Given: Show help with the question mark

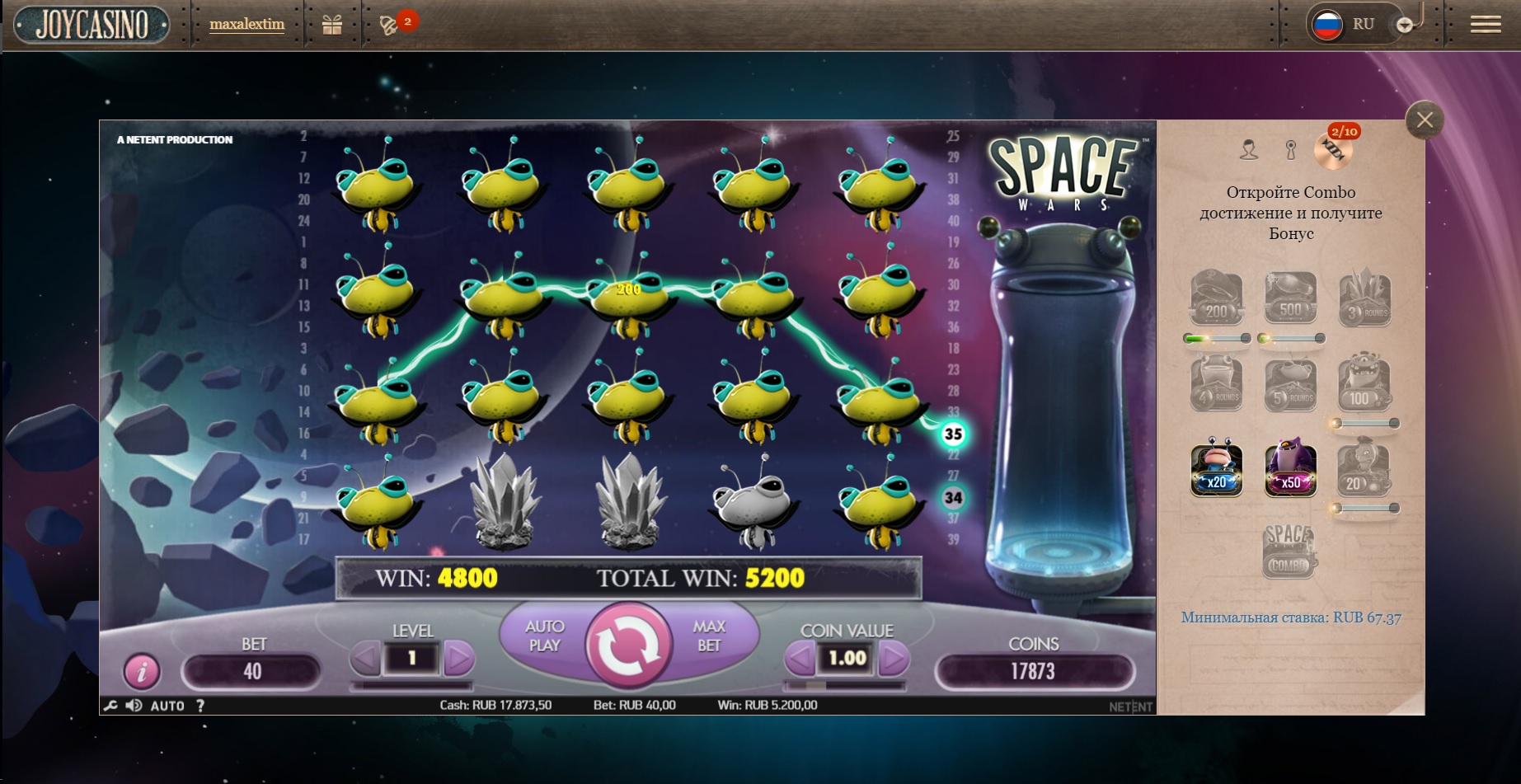Looking at the screenshot, I should pyautogui.click(x=200, y=706).
